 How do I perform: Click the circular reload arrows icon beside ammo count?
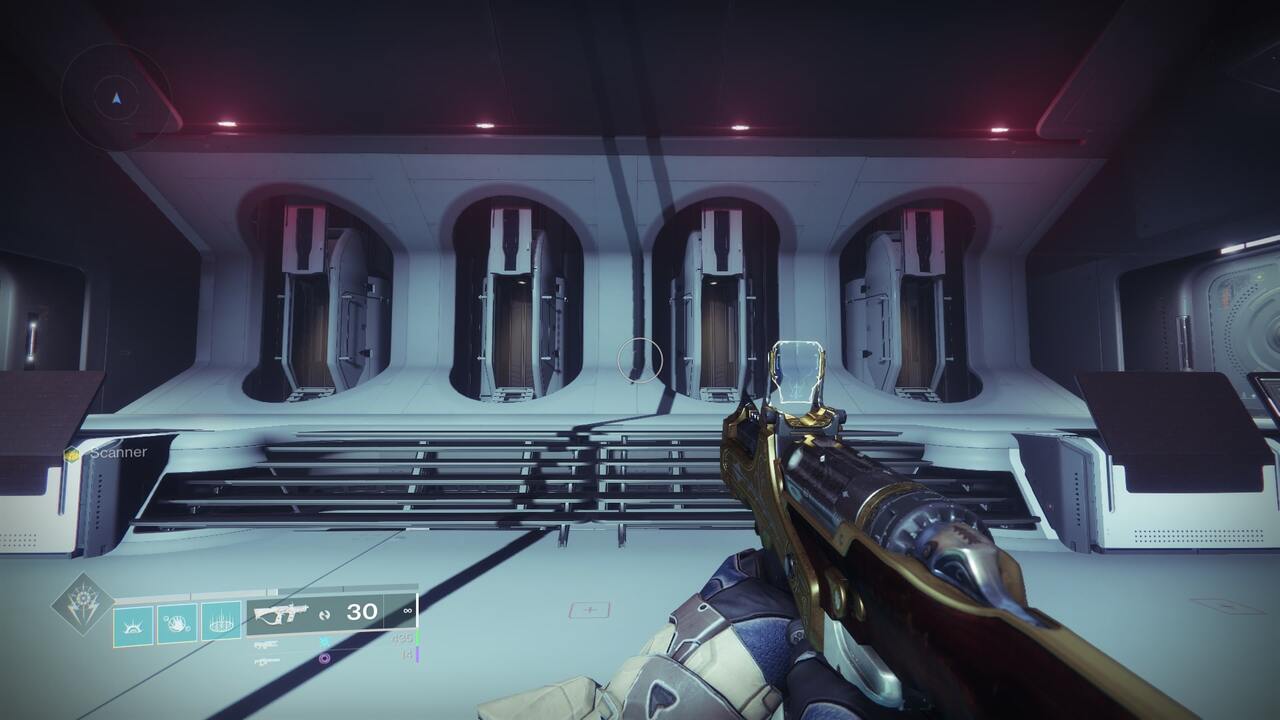(x=324, y=612)
